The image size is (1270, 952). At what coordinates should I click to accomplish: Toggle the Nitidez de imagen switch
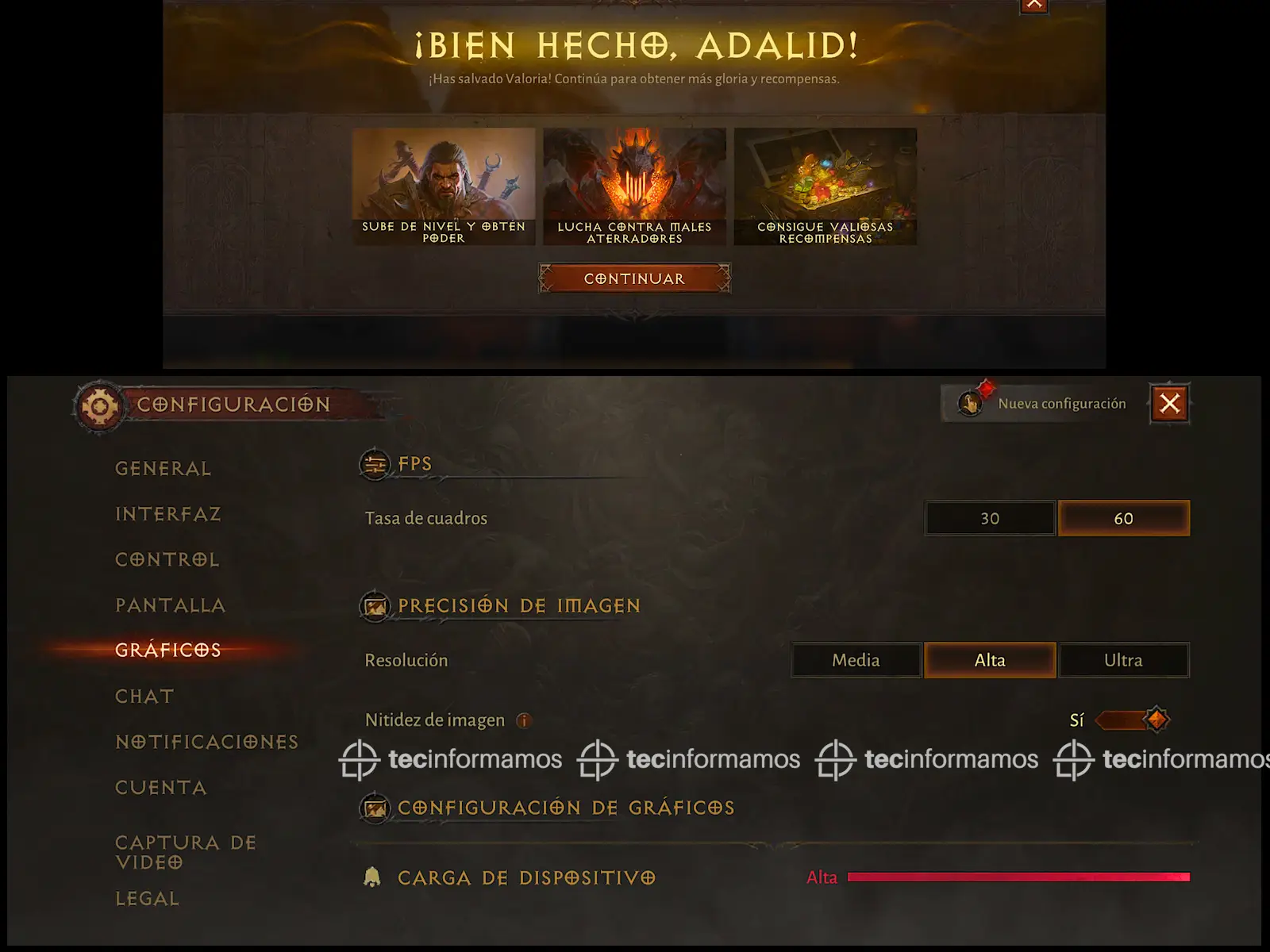[1133, 720]
